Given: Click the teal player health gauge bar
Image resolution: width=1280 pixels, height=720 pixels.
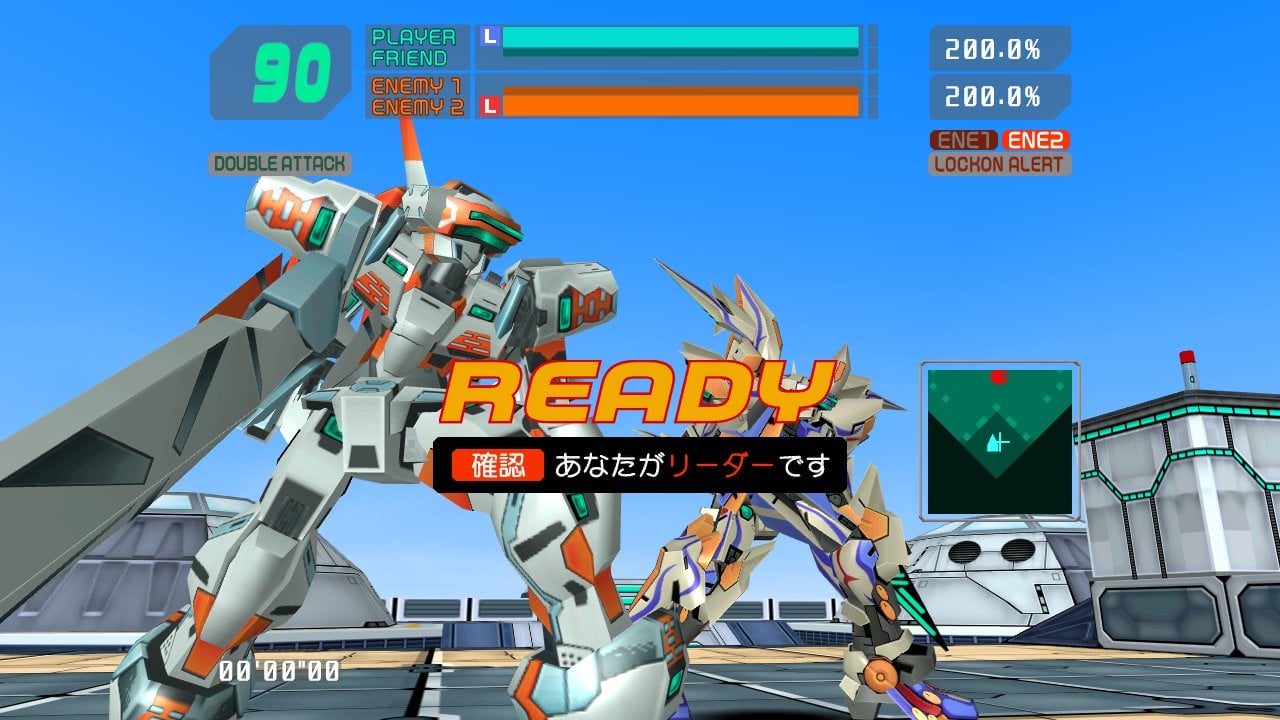Looking at the screenshot, I should (x=680, y=37).
